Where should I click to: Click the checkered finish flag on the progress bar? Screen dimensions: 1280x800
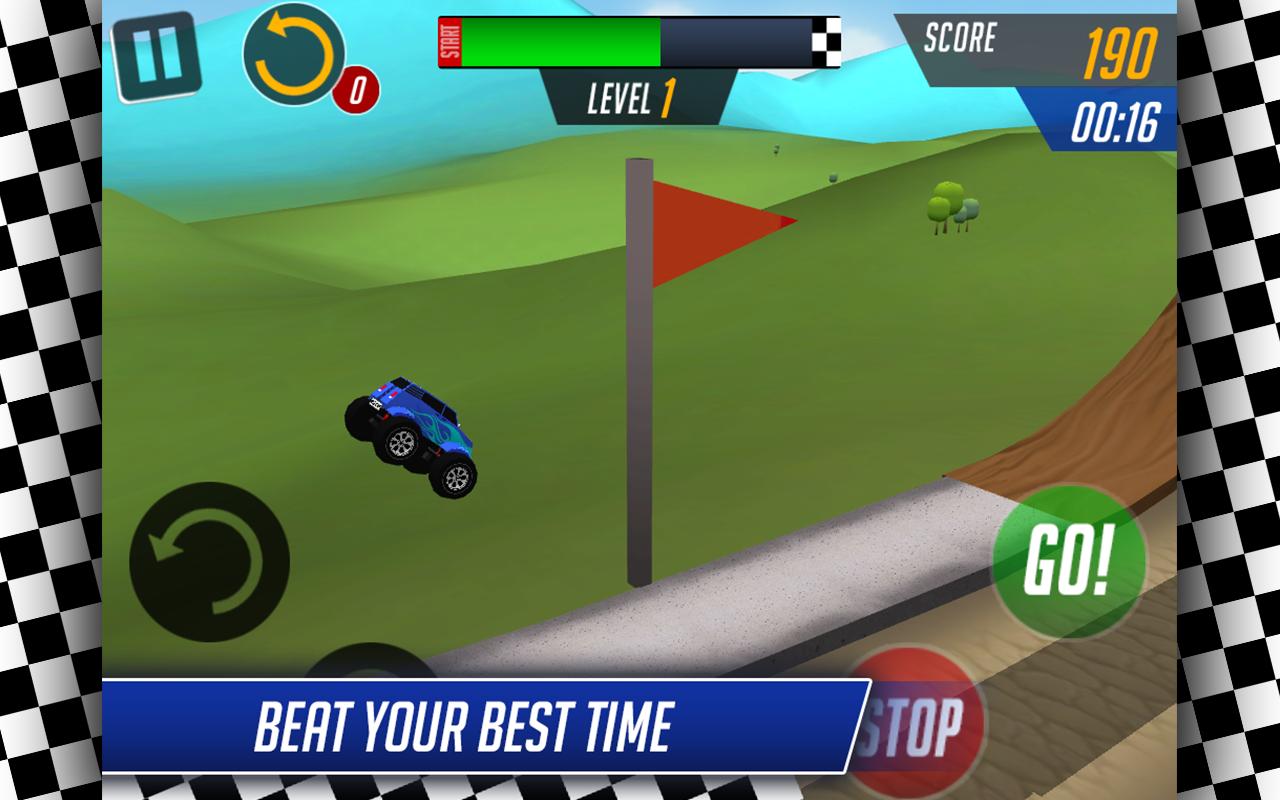click(x=825, y=38)
